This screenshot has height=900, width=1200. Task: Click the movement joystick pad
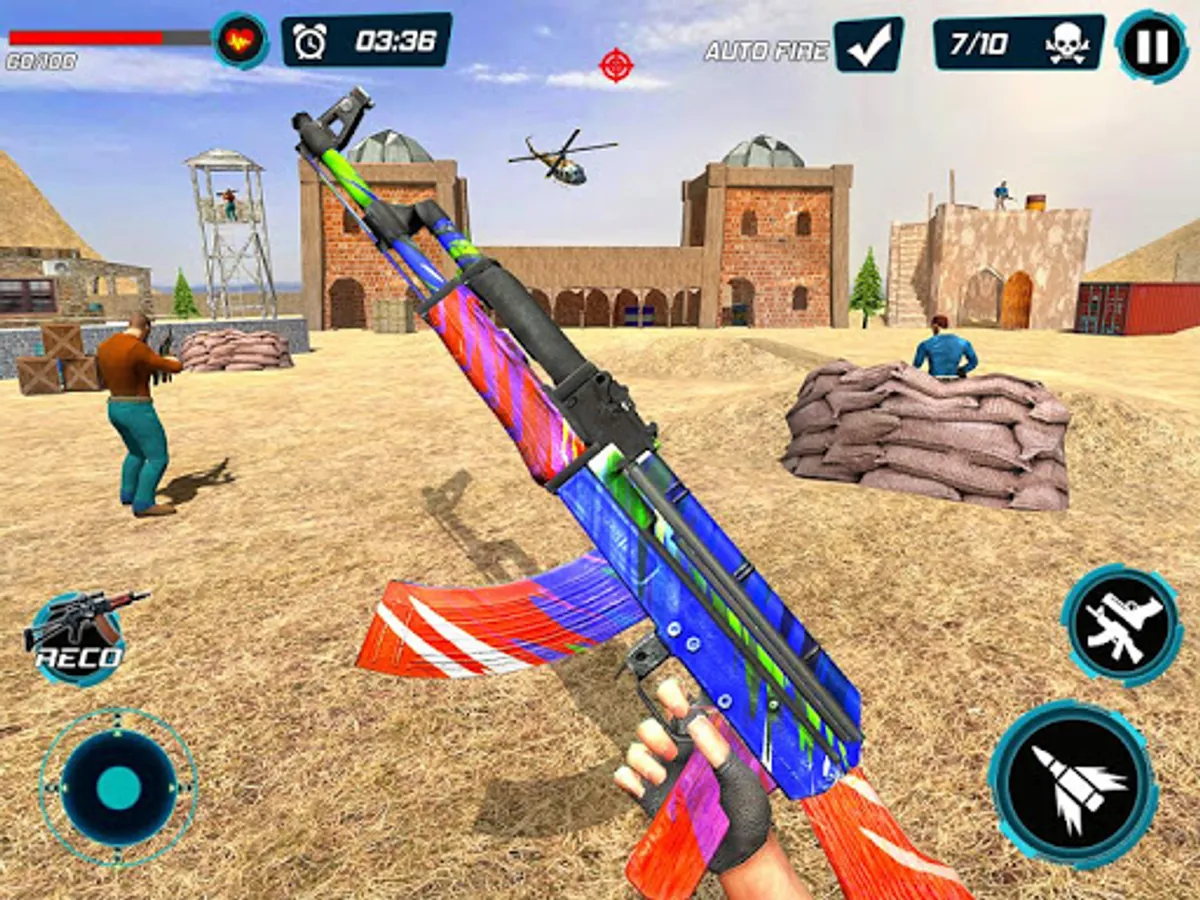tap(118, 787)
